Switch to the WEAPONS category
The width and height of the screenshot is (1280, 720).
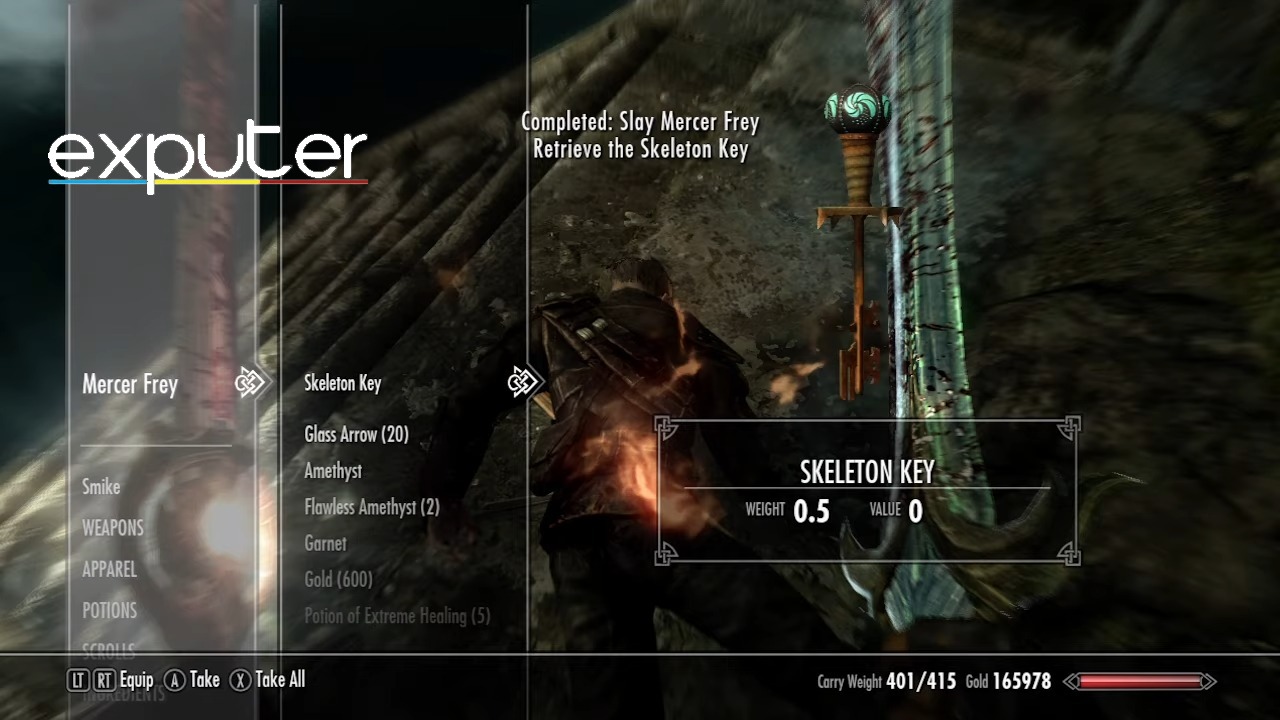click(x=112, y=528)
